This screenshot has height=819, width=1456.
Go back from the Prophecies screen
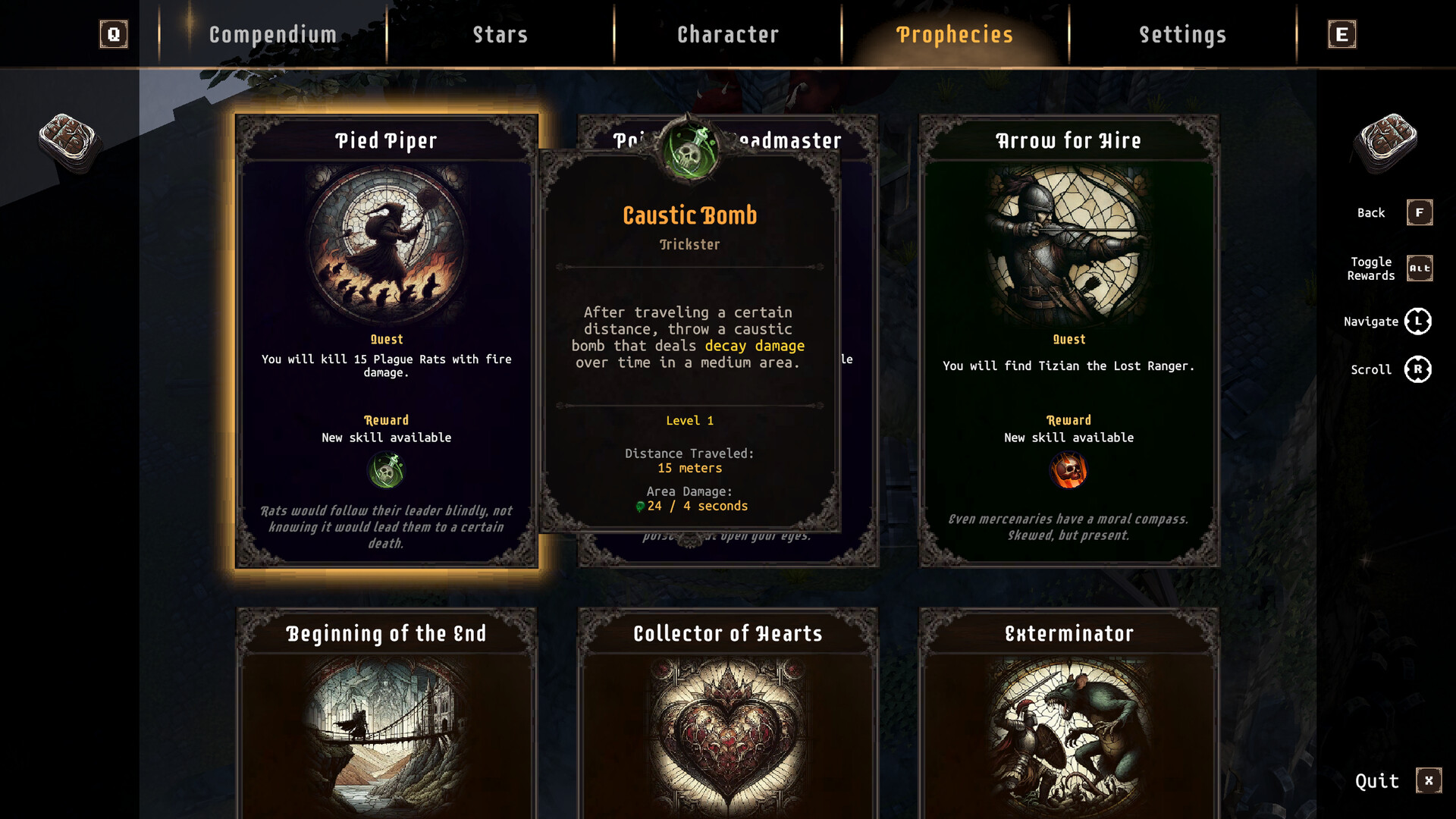1419,213
